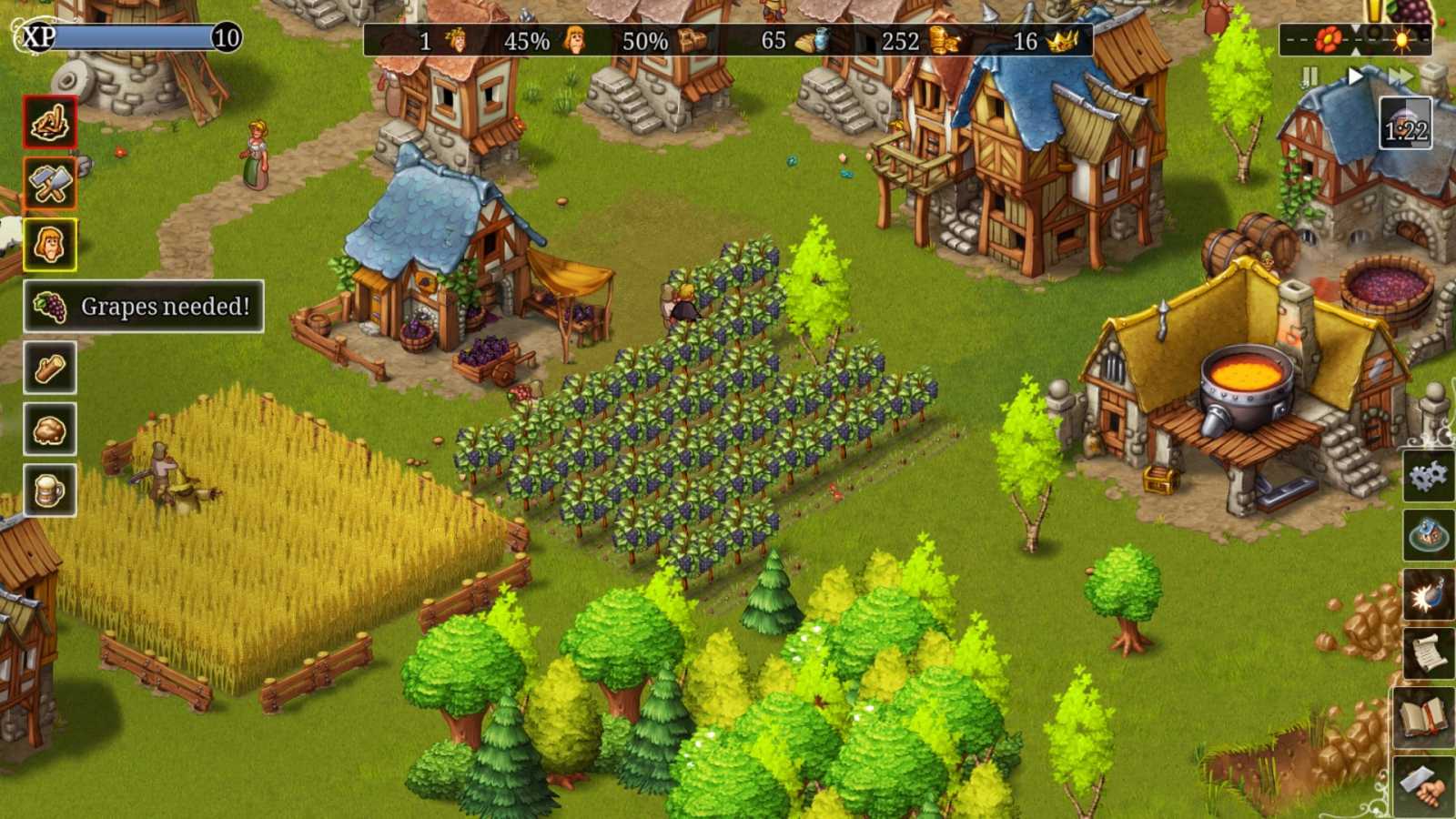The width and height of the screenshot is (1456, 819).
Task: Open the townsman portrait panel
Action: (x=49, y=242)
